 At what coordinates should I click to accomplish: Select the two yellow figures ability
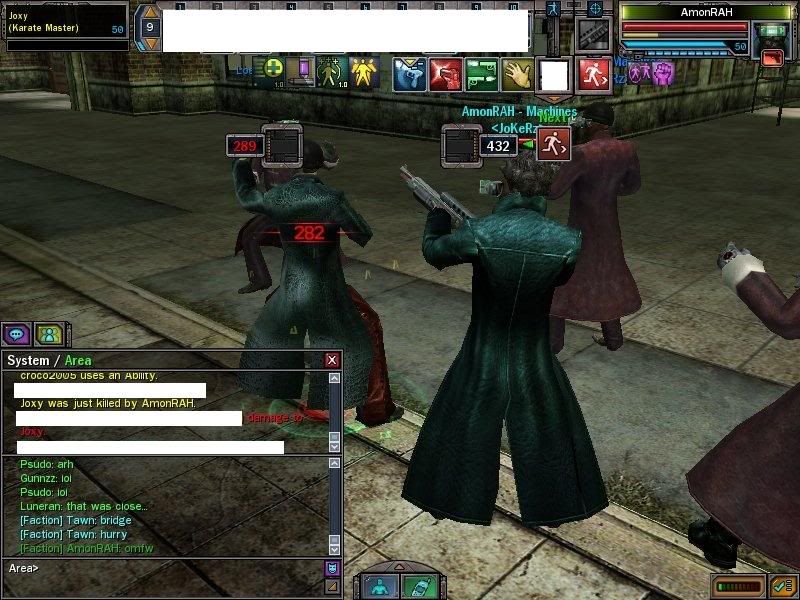tap(362, 72)
